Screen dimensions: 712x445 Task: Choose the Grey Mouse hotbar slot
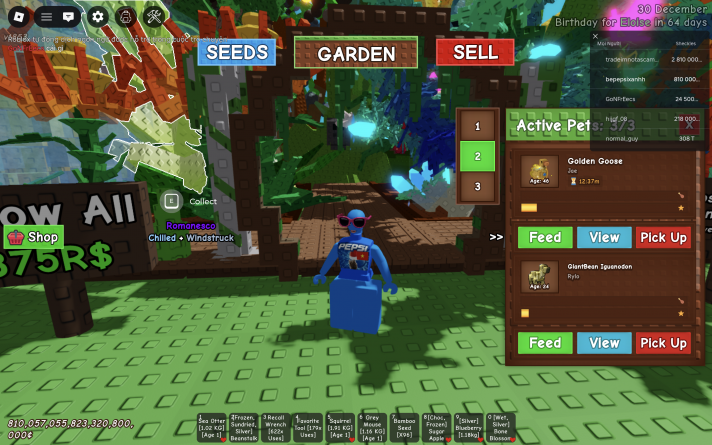tap(372, 427)
